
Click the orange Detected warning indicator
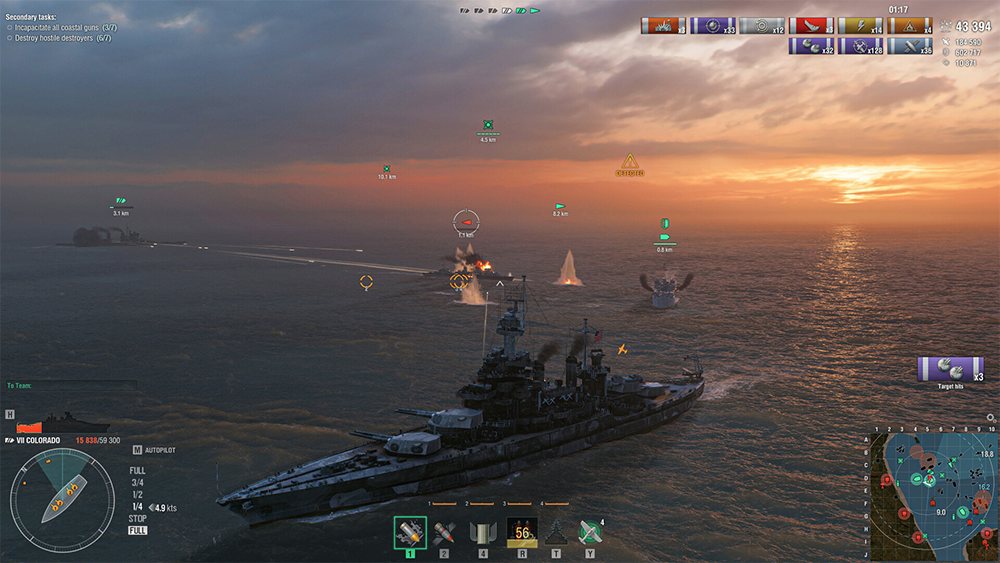[630, 162]
